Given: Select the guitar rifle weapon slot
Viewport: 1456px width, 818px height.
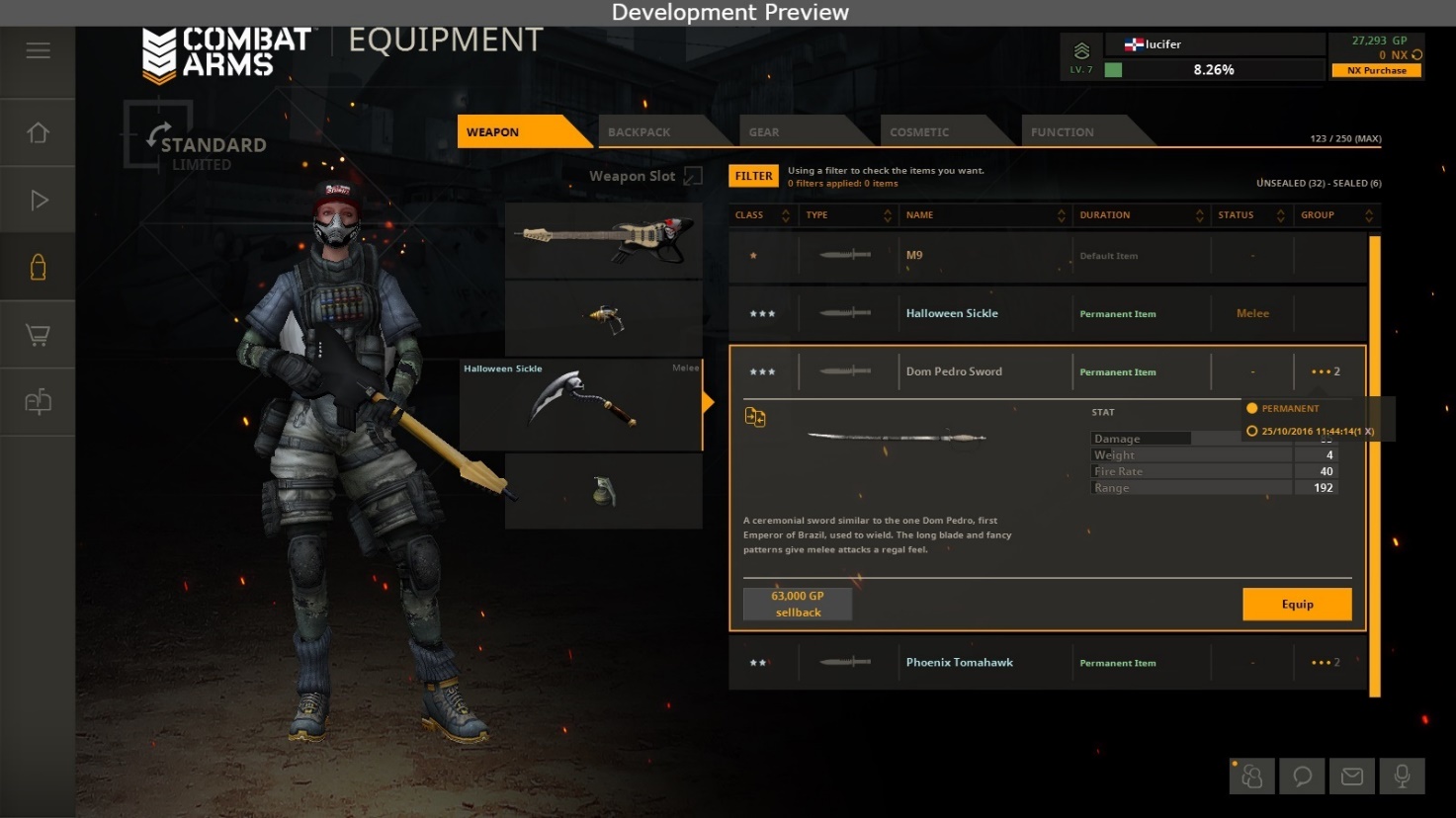Looking at the screenshot, I should 603,241.
